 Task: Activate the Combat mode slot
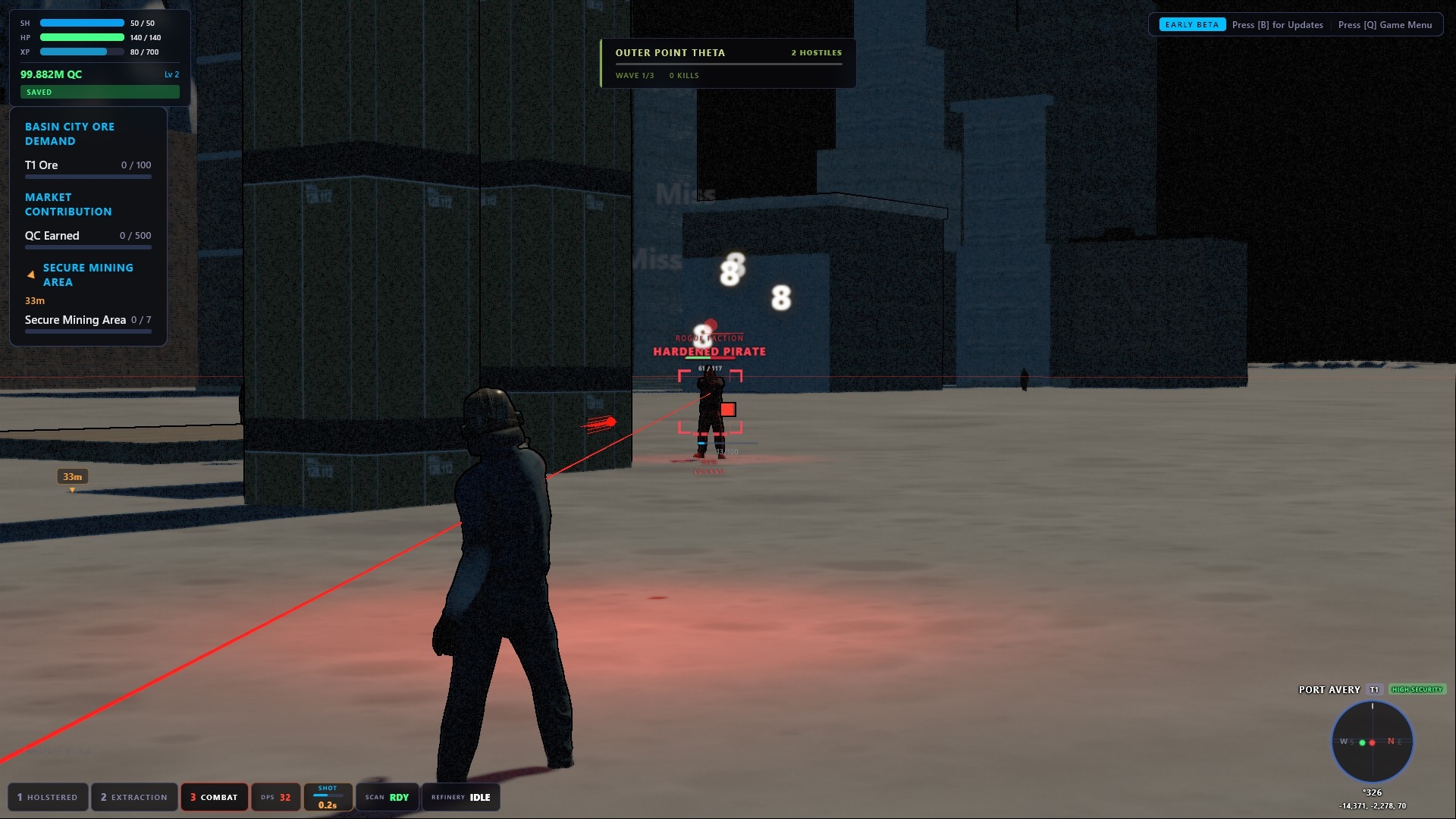214,797
